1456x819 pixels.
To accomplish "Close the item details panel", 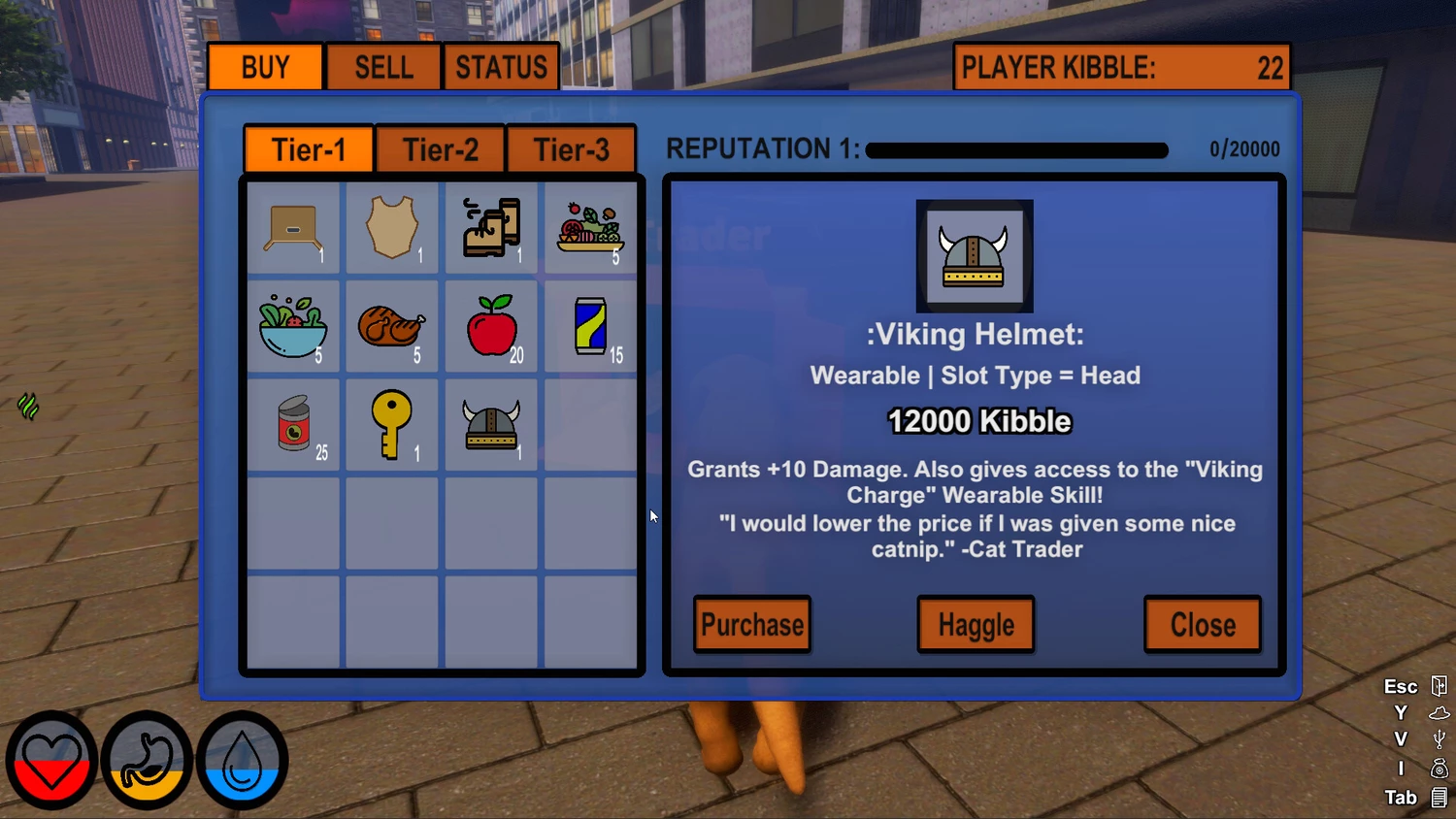I will pos(1203,625).
